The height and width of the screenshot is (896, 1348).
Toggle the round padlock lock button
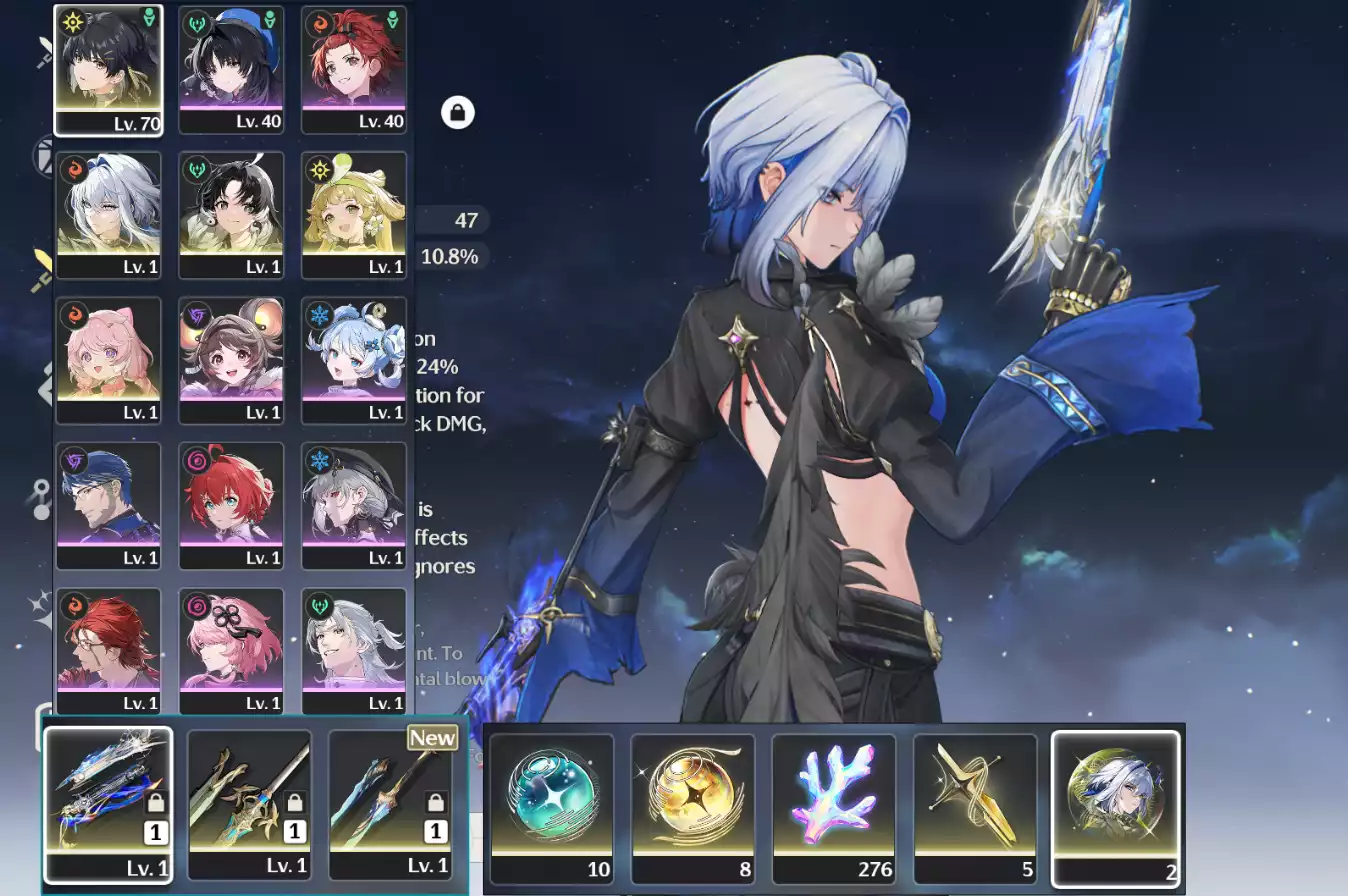tap(458, 112)
